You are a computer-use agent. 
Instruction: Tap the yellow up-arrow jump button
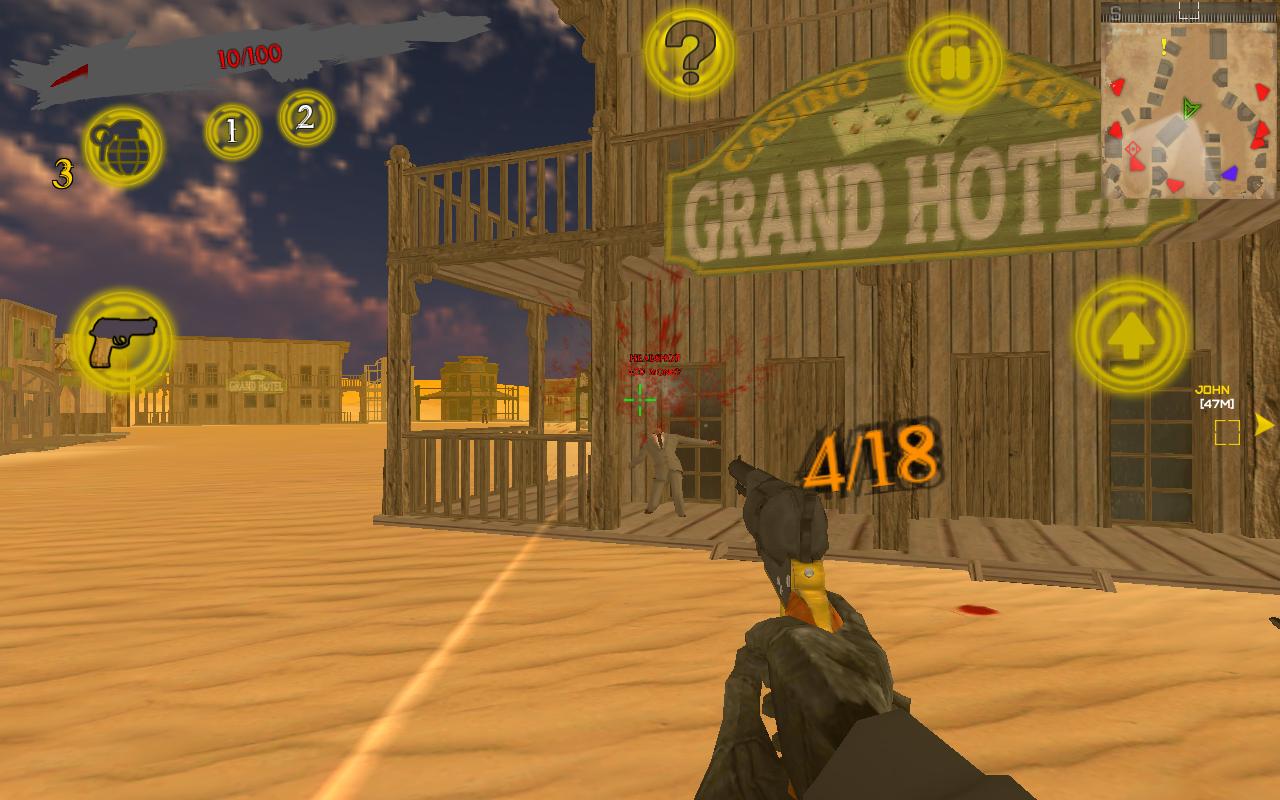(1131, 336)
